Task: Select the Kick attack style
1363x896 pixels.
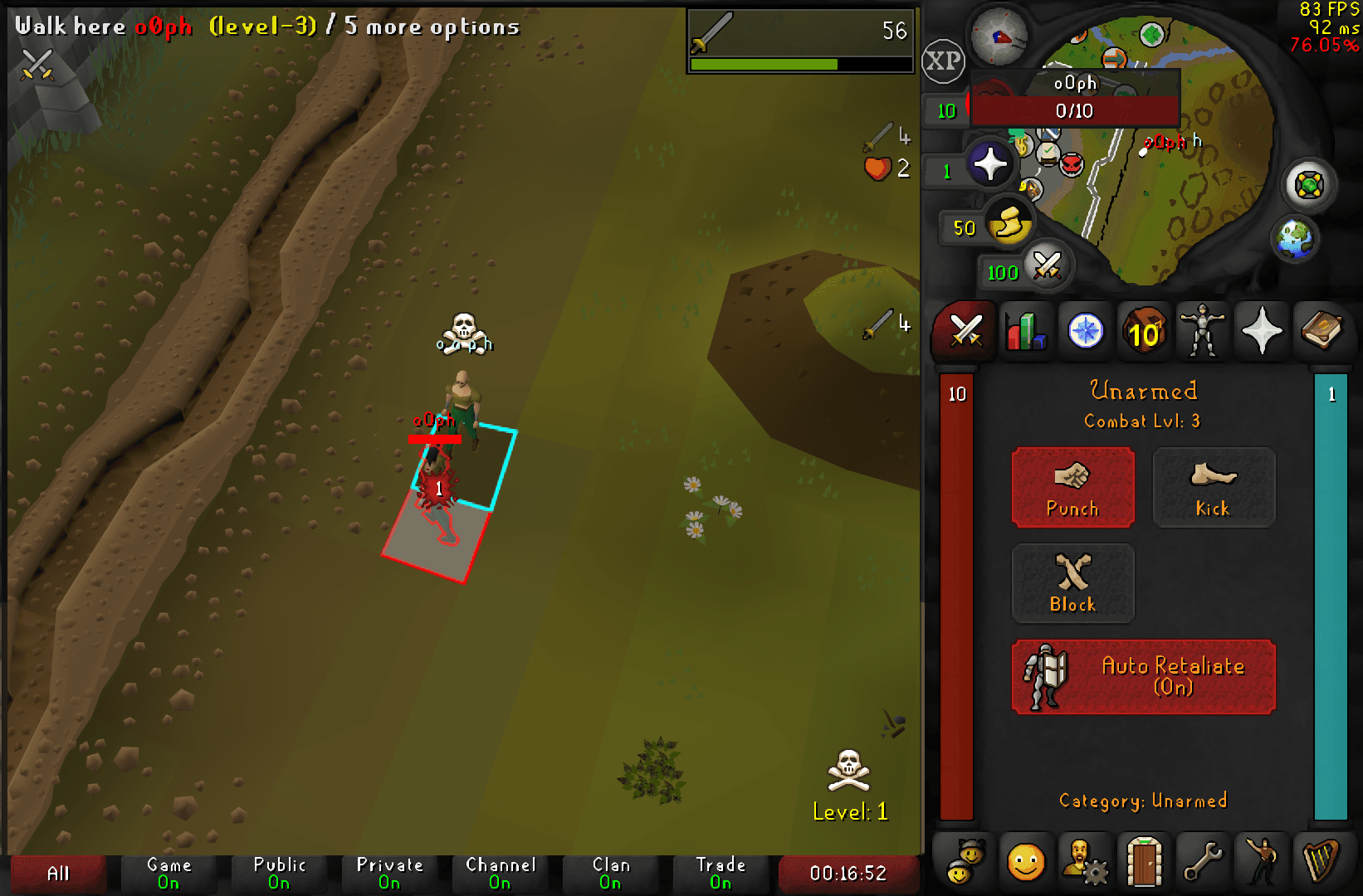Action: (1214, 488)
